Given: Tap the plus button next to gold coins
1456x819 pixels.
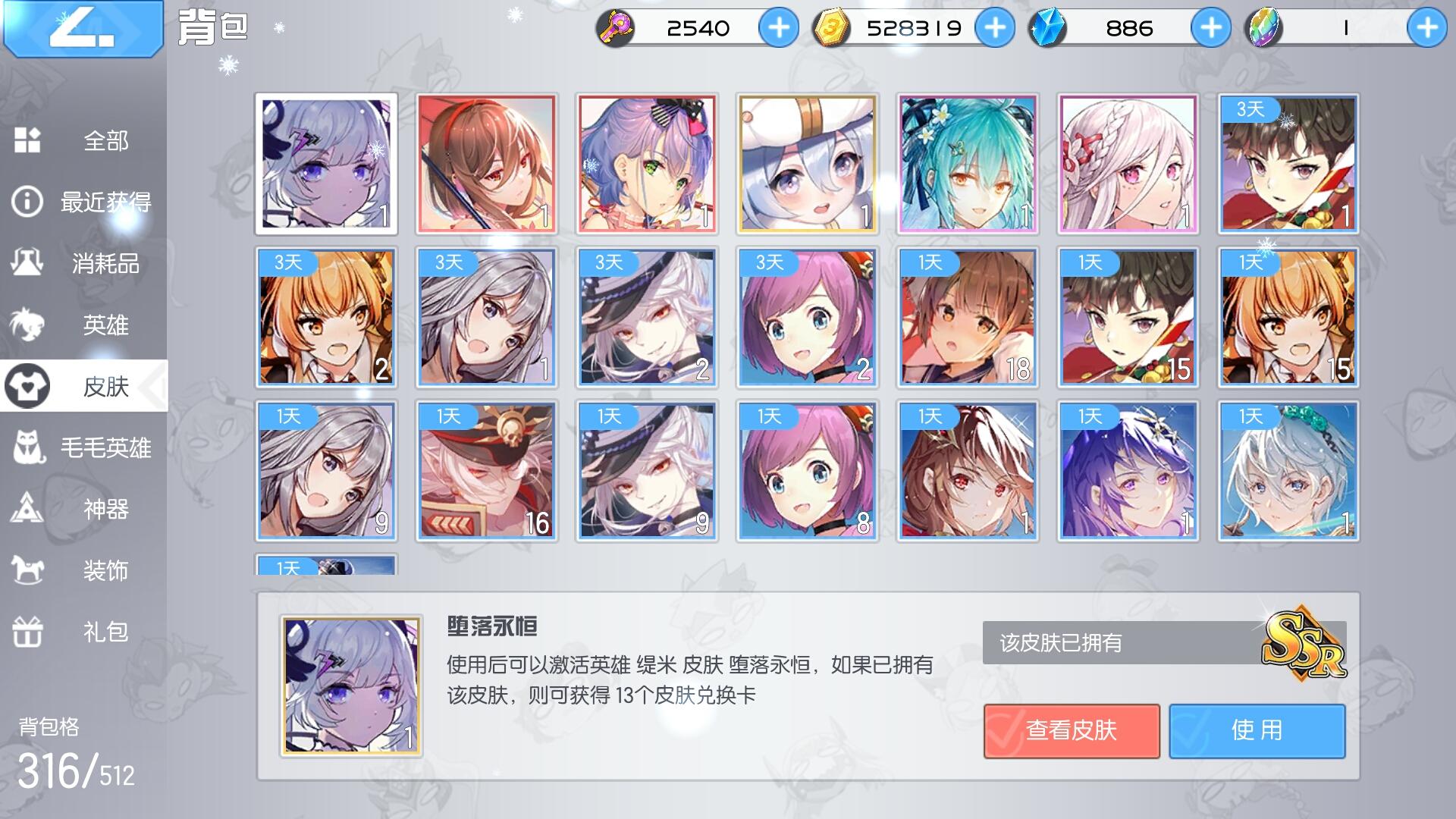Looking at the screenshot, I should tap(994, 27).
